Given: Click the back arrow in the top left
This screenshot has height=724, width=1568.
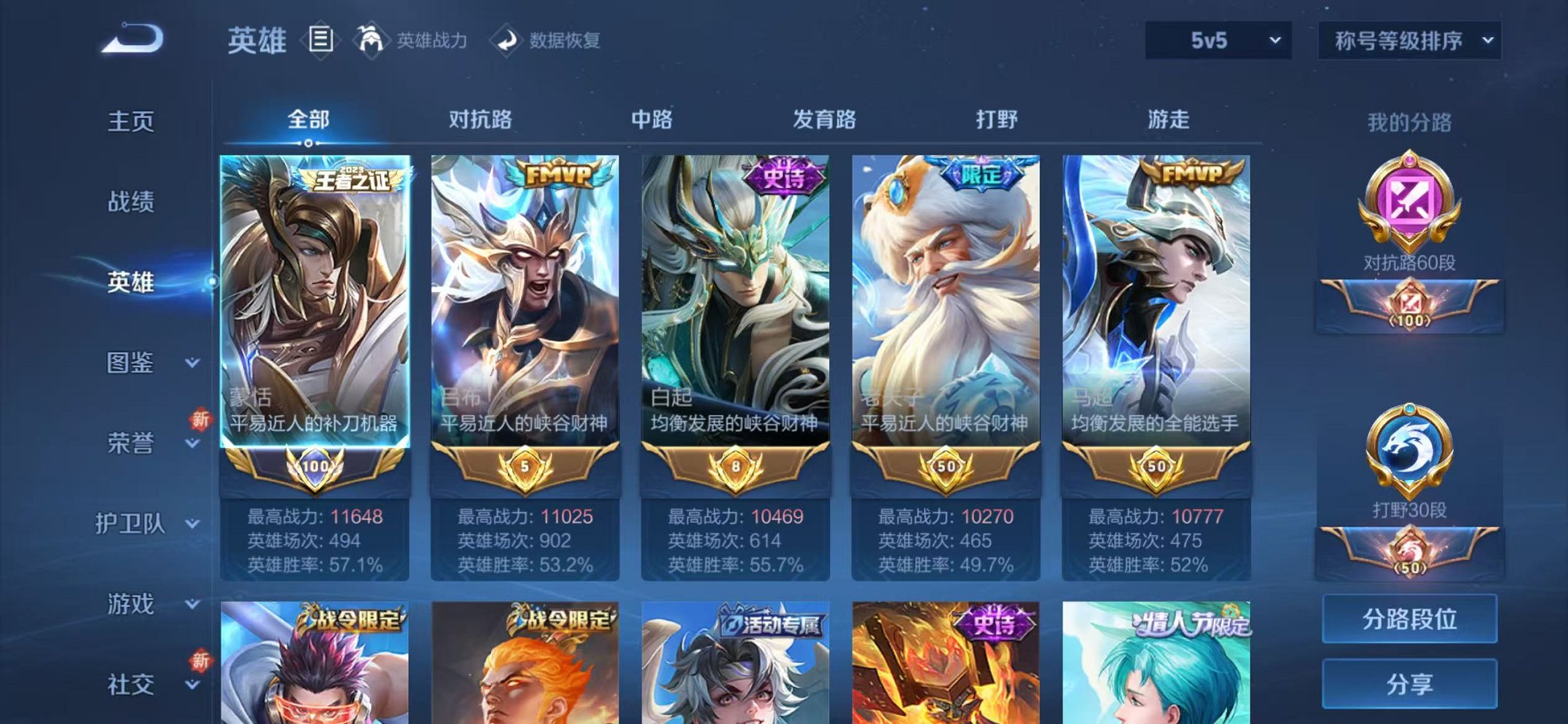Looking at the screenshot, I should [x=131, y=38].
